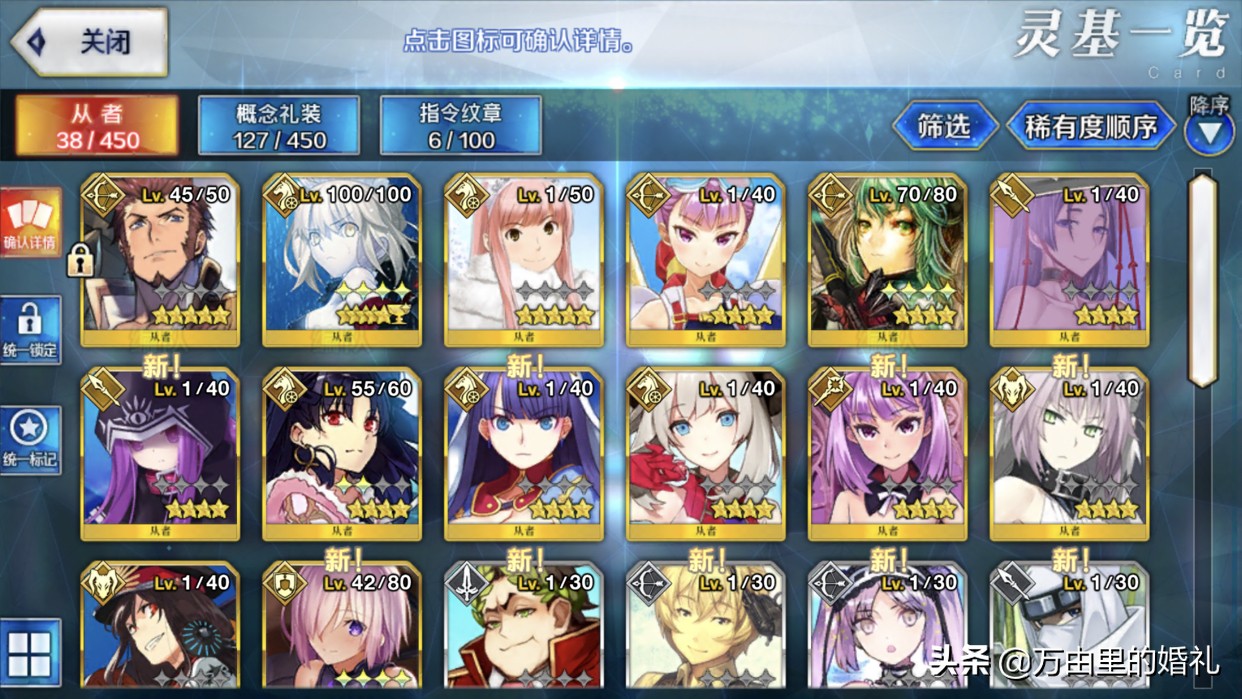Switch to the 指令纹章 command code tab

click(x=461, y=126)
